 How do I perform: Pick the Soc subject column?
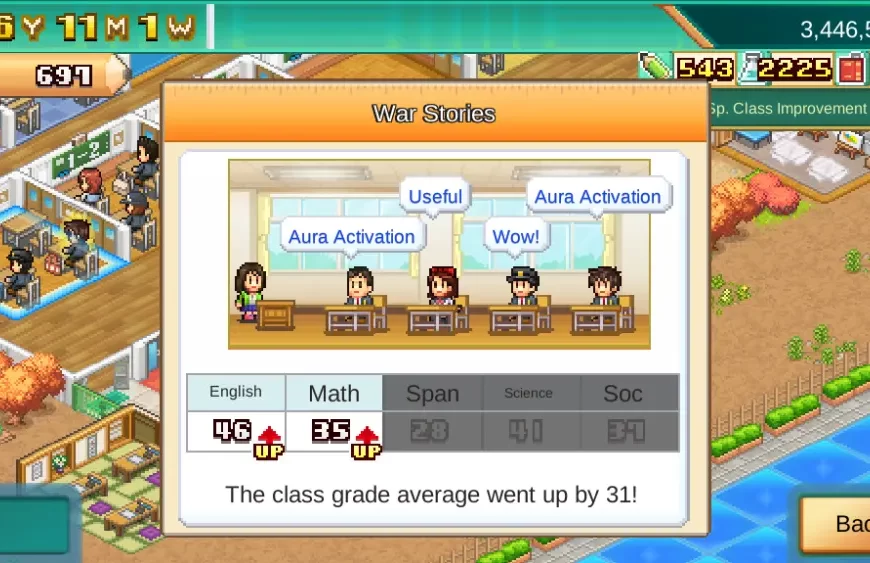623,393
